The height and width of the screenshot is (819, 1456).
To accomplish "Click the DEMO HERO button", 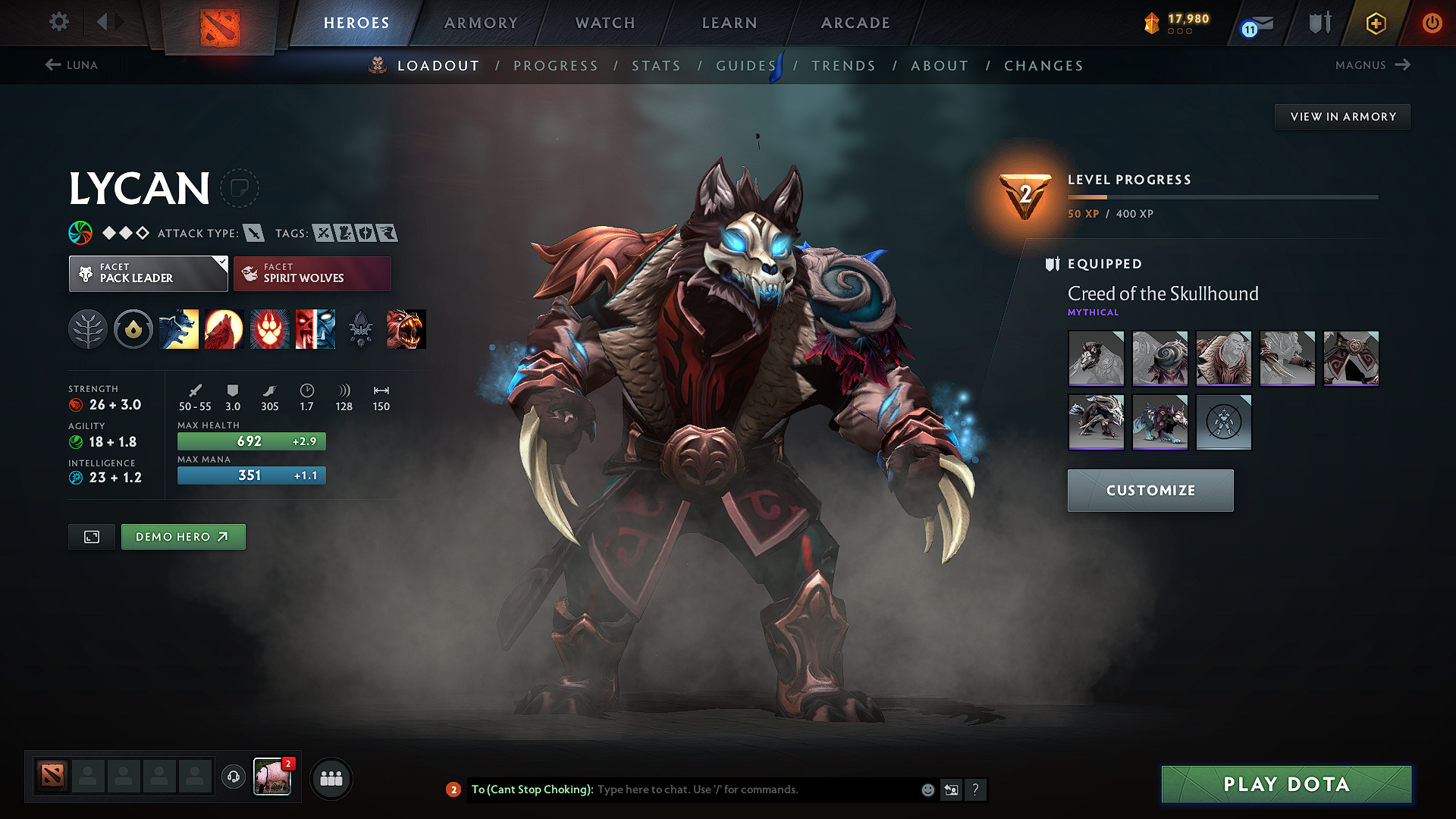I will pos(183,536).
